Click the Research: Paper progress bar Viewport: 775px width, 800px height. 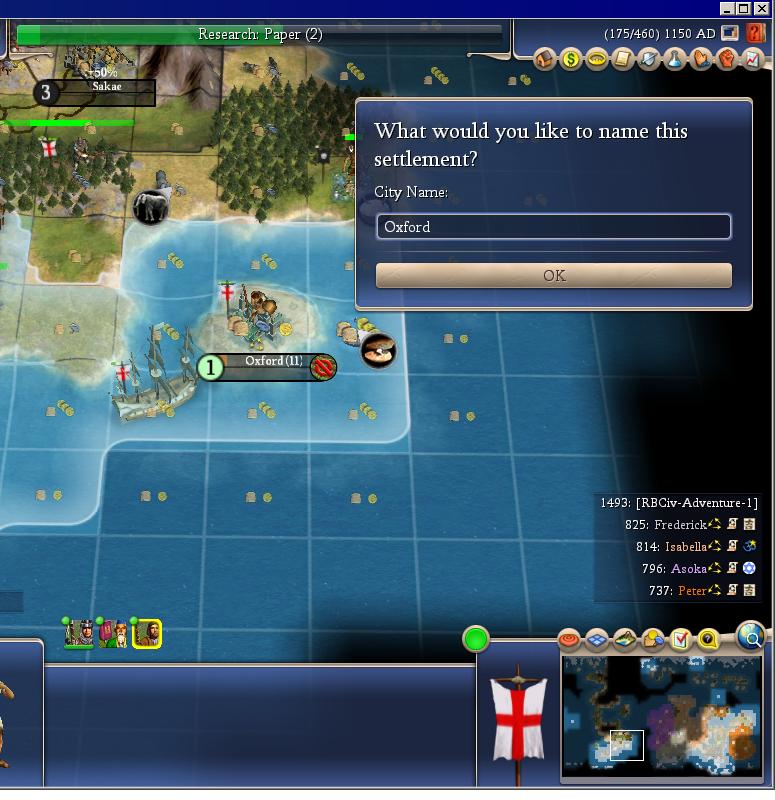260,35
